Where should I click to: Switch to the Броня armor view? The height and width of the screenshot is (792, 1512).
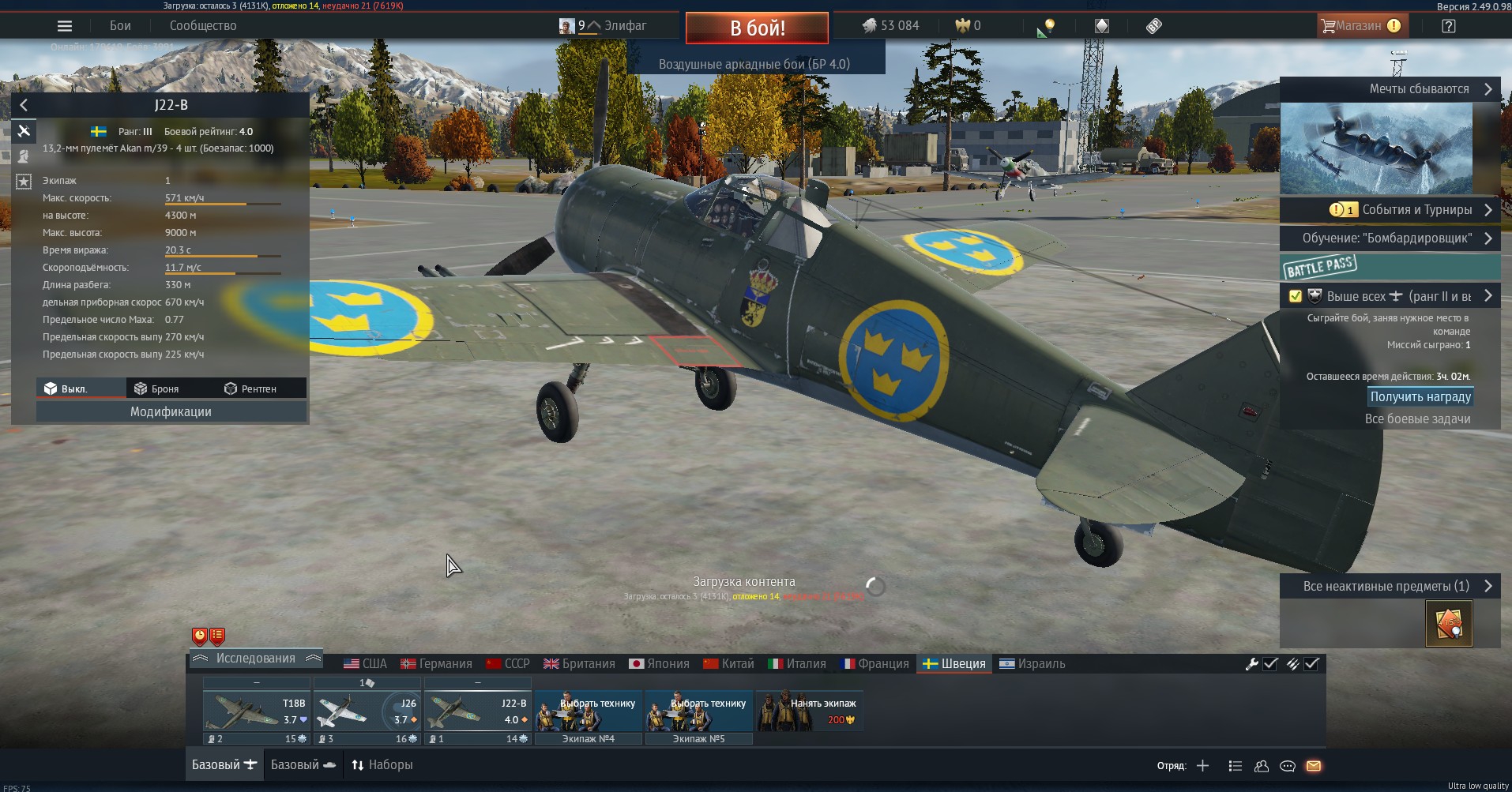click(x=157, y=388)
